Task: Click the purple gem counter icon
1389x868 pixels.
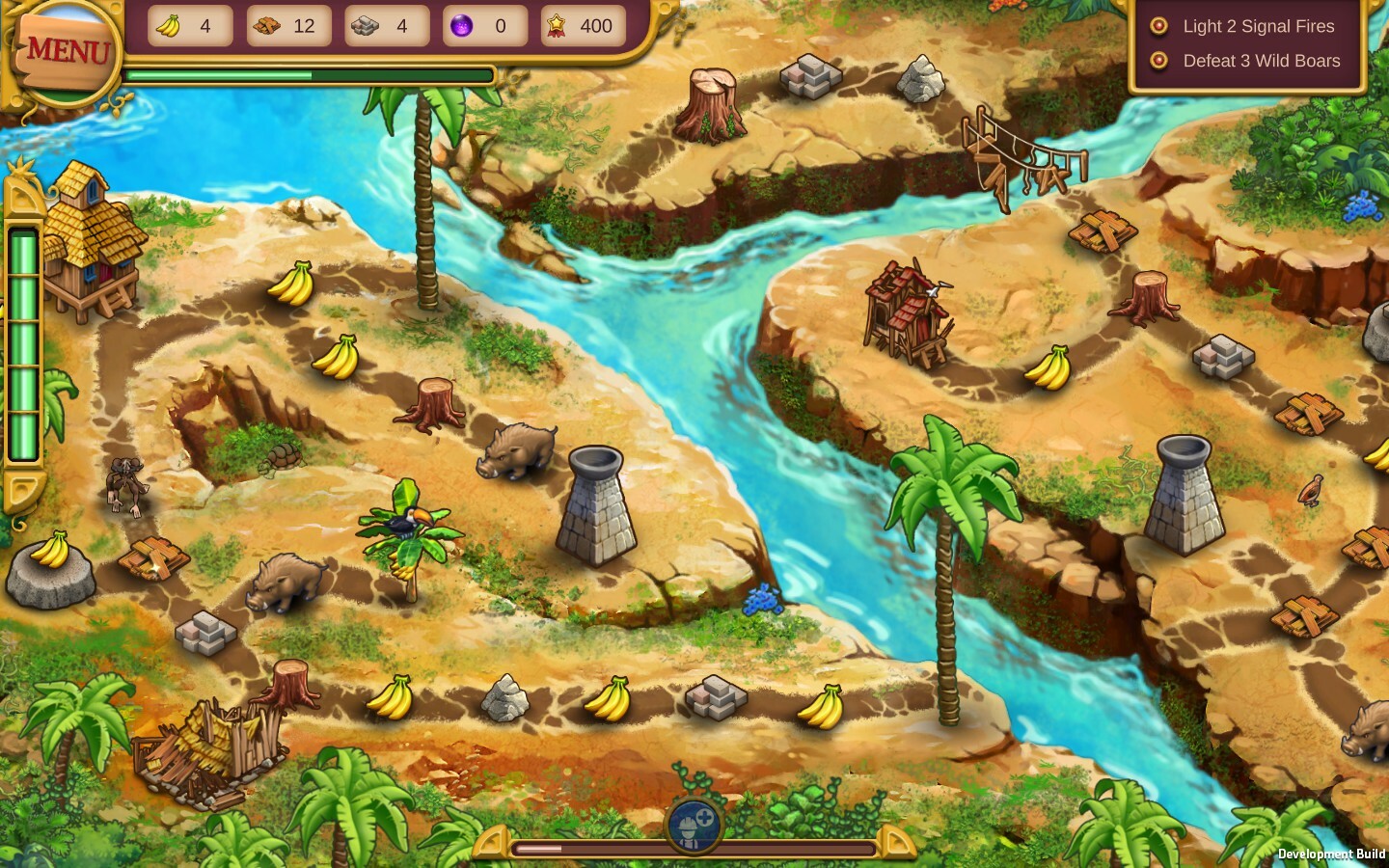Action: coord(461,26)
